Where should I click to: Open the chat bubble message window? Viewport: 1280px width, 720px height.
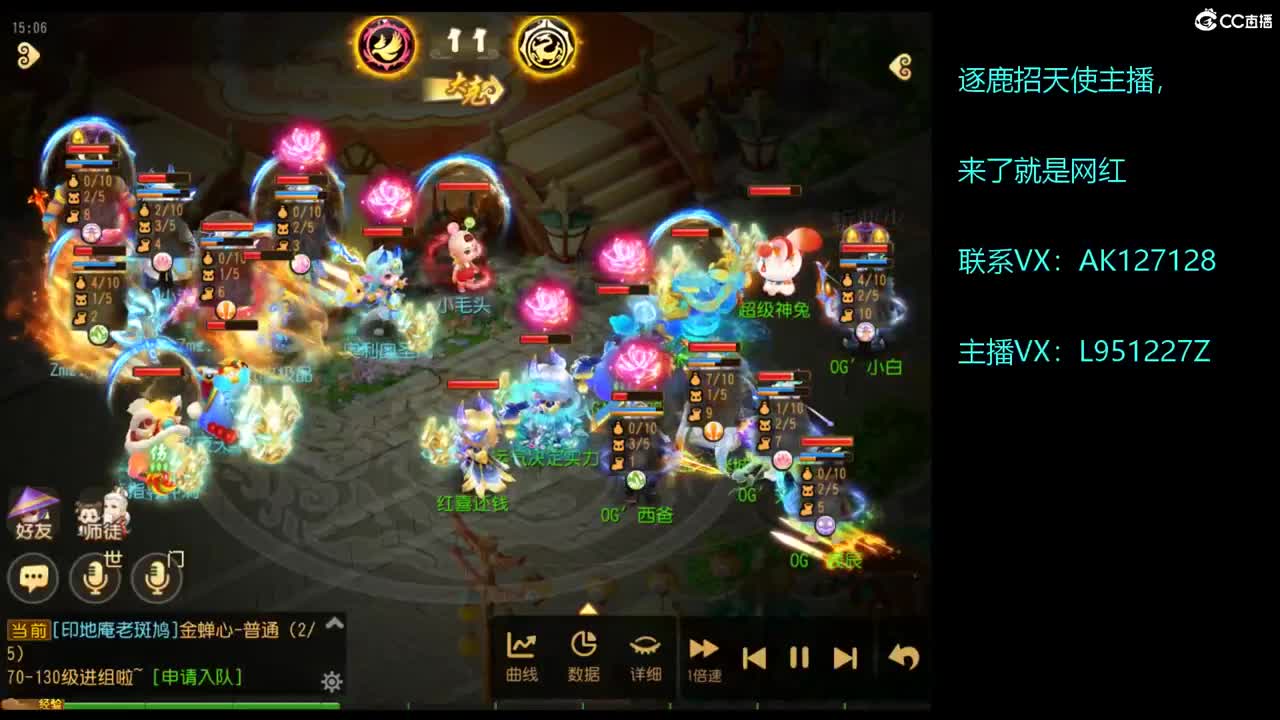[30, 577]
